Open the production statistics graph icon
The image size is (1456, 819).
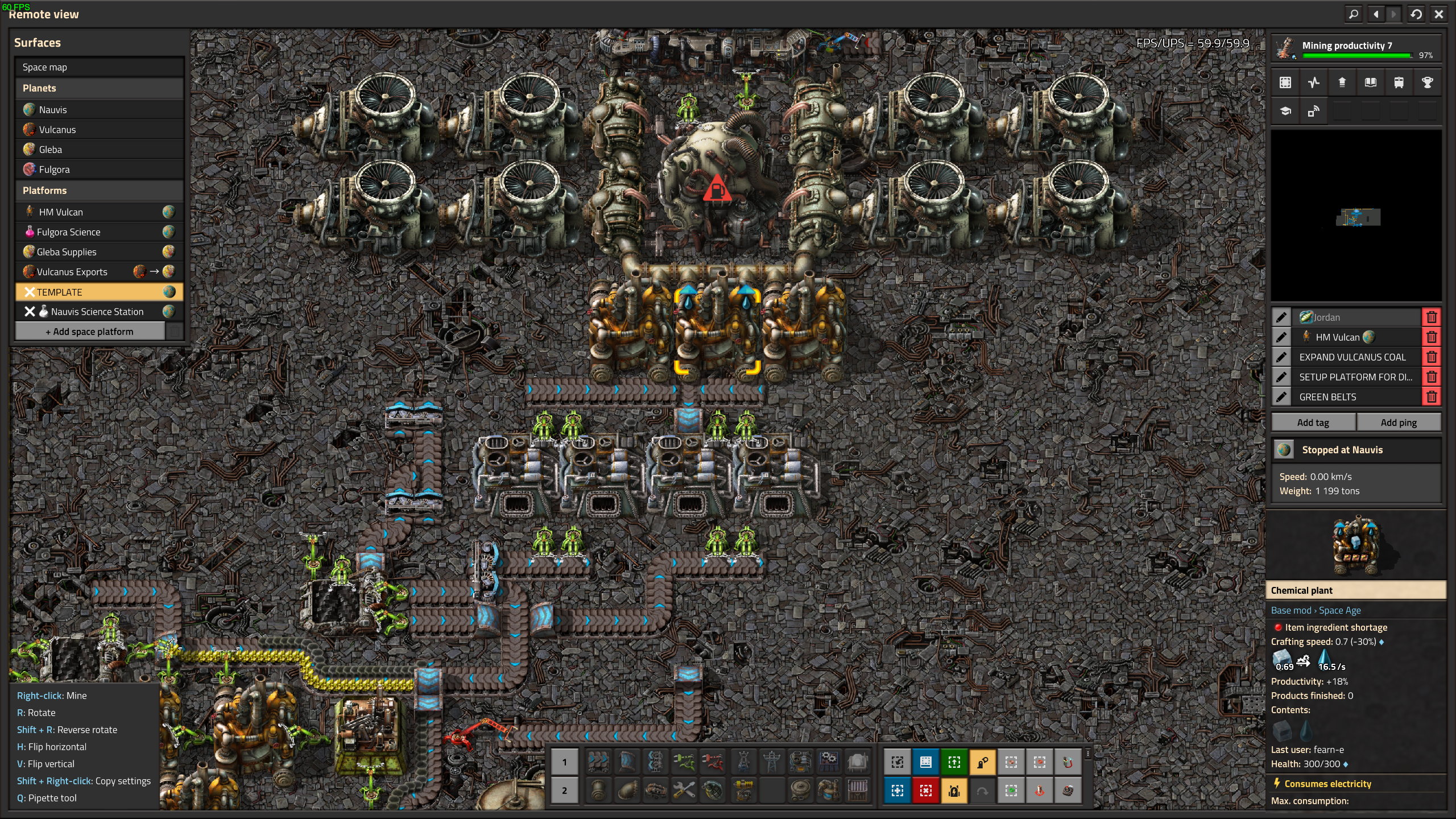[1313, 82]
